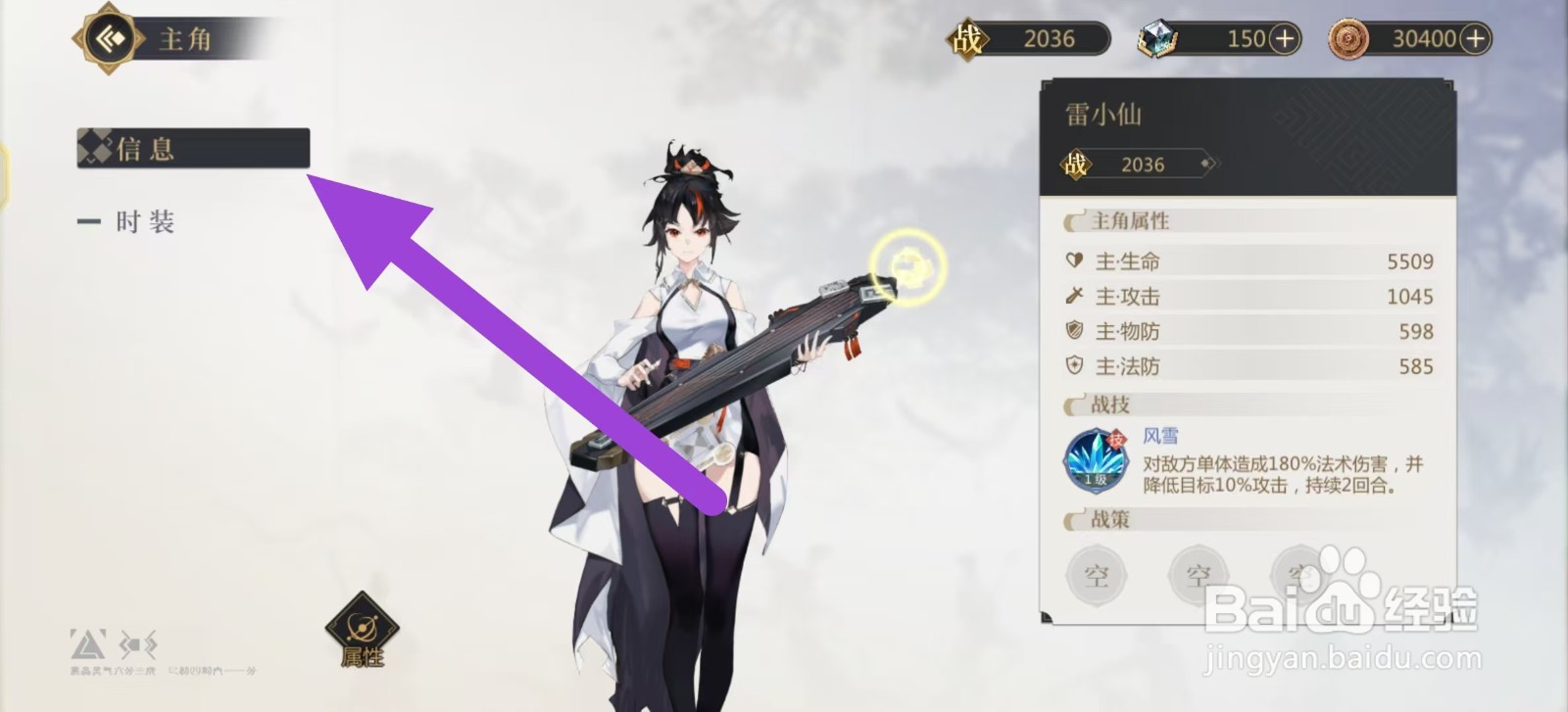Image resolution: width=1568 pixels, height=712 pixels.
Task: Select the first empty 空 strategy slot
Action: pos(1097,576)
